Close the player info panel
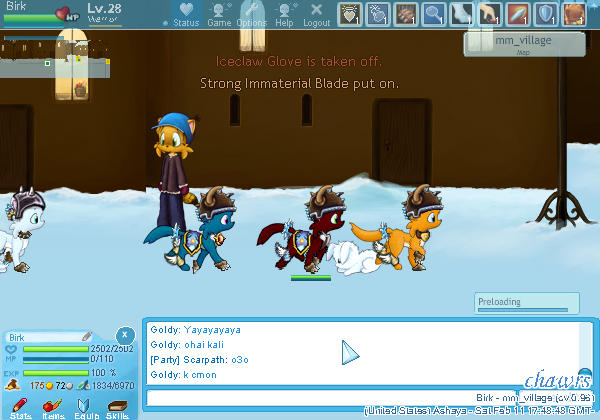Screen dimensions: 600x420 124,335
